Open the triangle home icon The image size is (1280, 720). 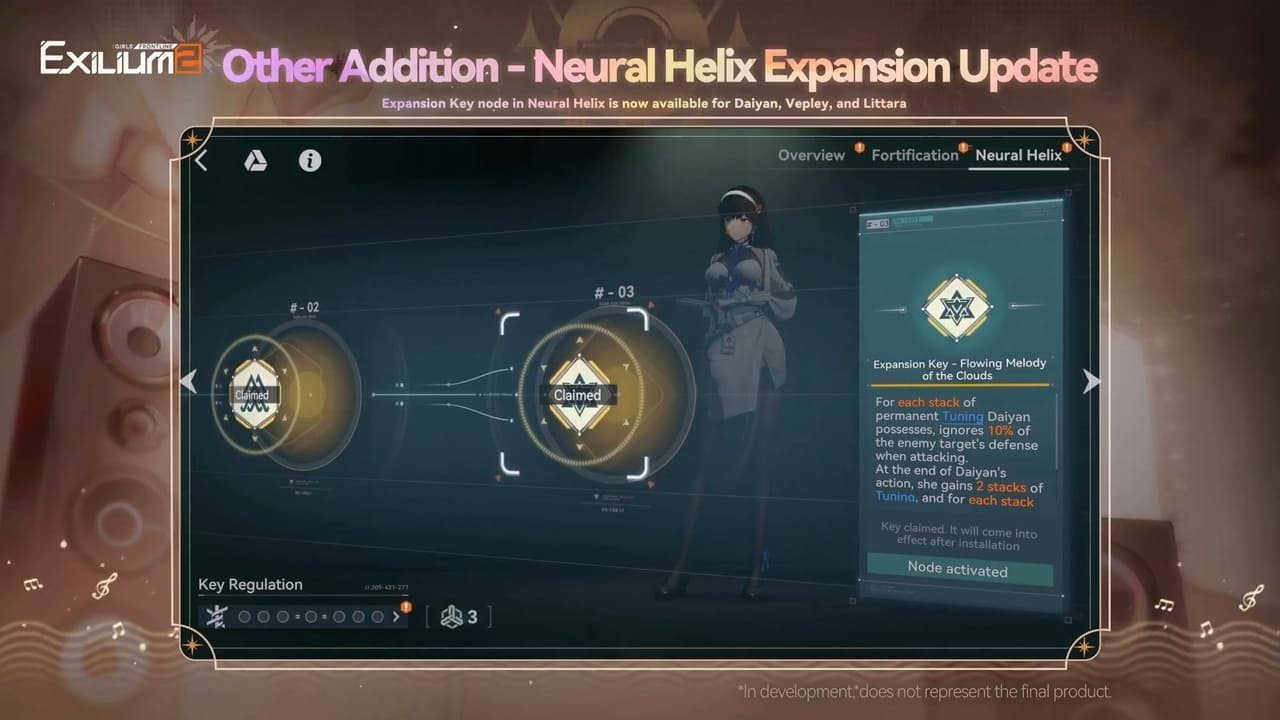click(x=256, y=160)
